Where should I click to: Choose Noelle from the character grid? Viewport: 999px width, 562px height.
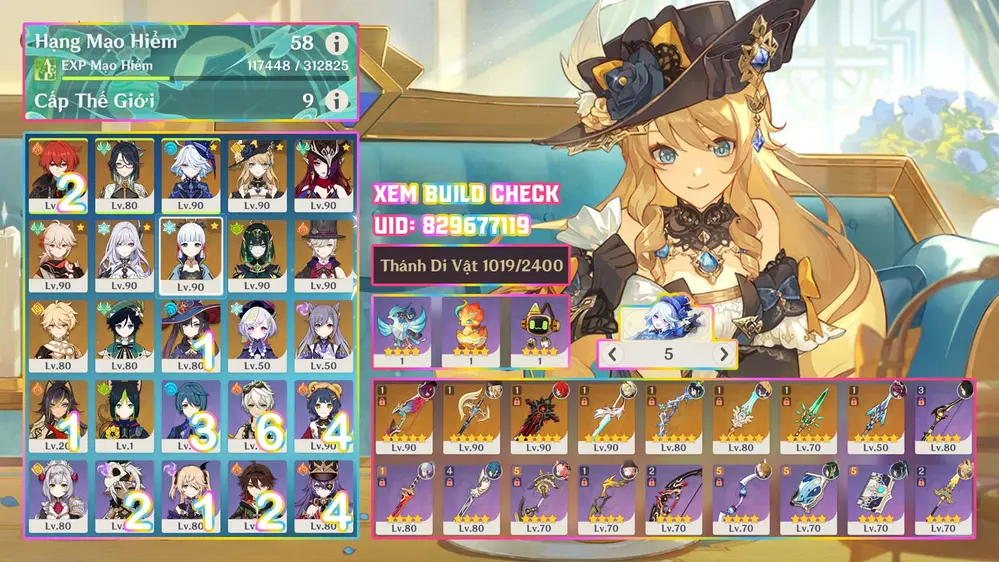coord(58,495)
